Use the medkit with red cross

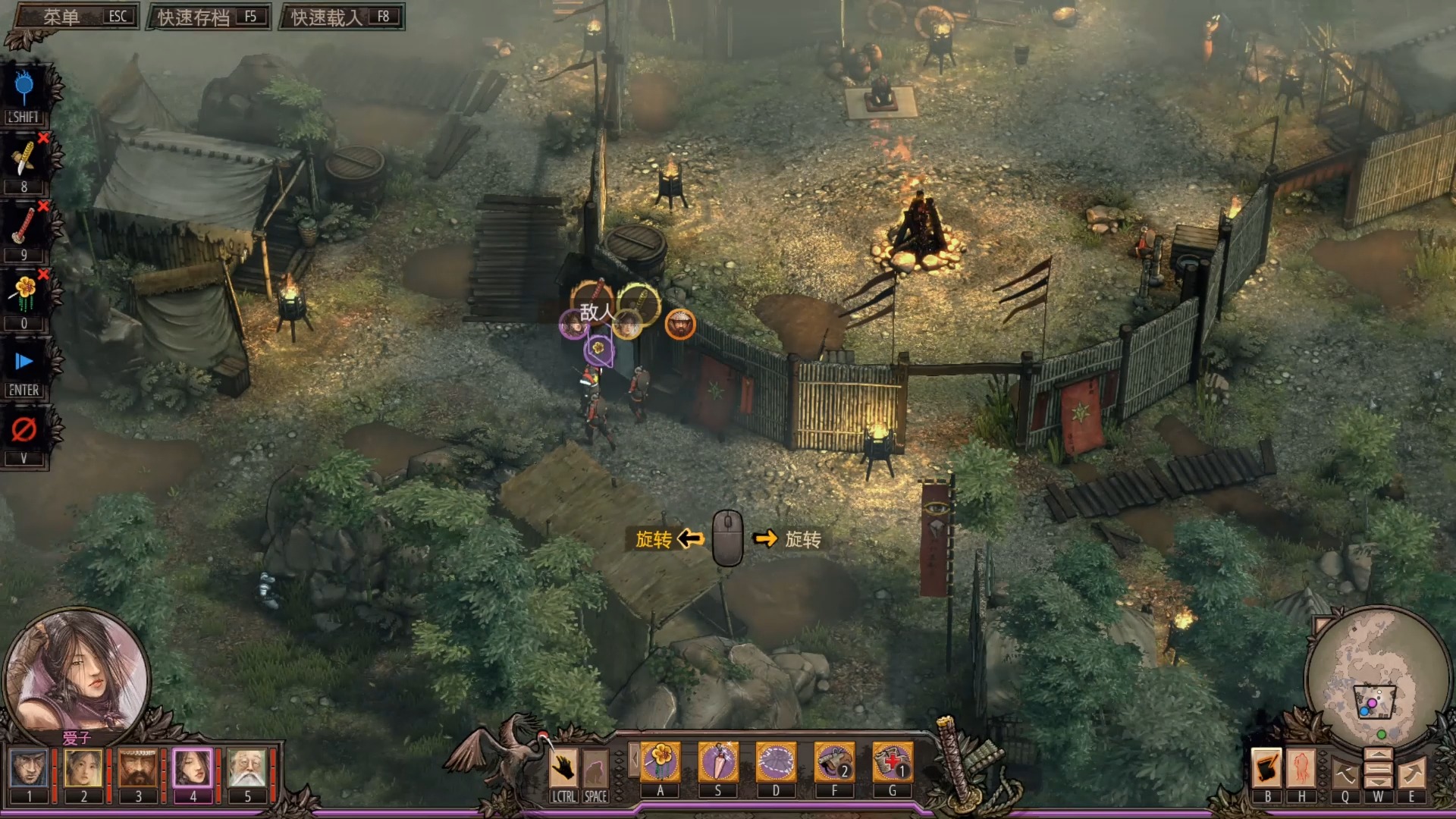point(893,761)
